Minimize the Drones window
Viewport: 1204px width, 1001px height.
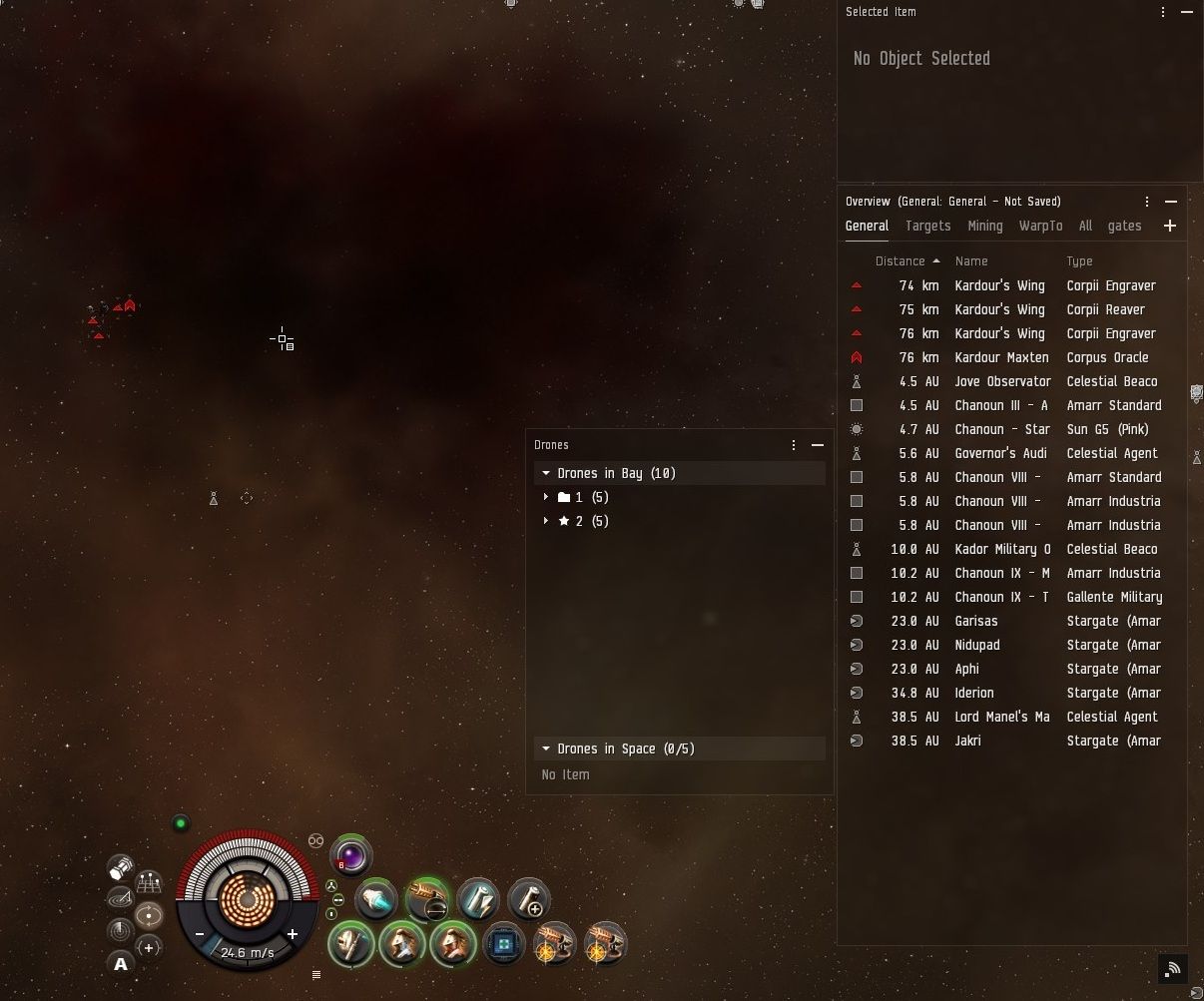click(x=818, y=445)
